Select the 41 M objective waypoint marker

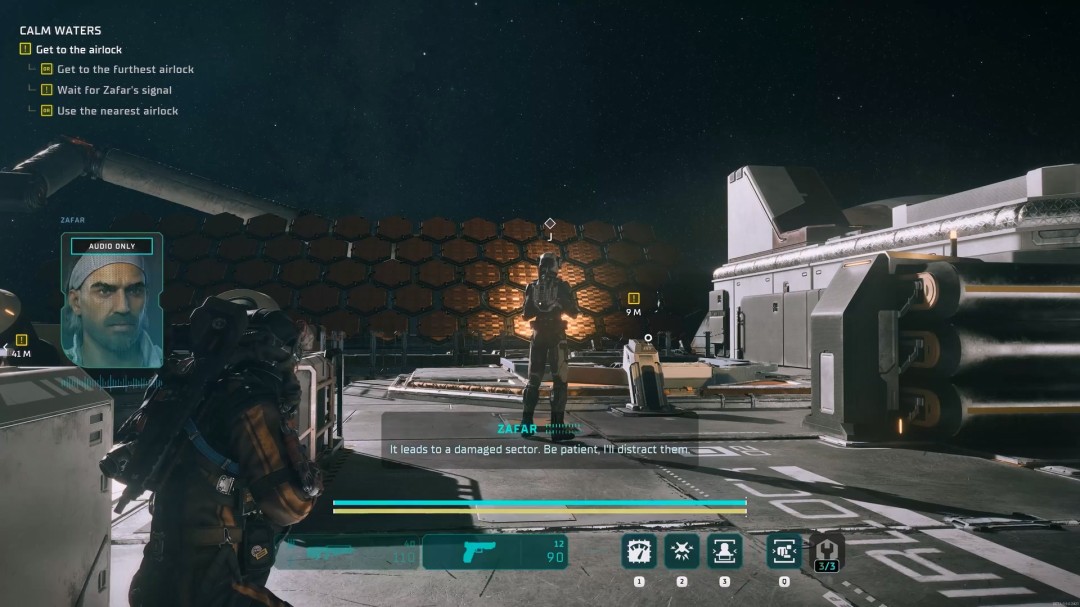[22, 340]
